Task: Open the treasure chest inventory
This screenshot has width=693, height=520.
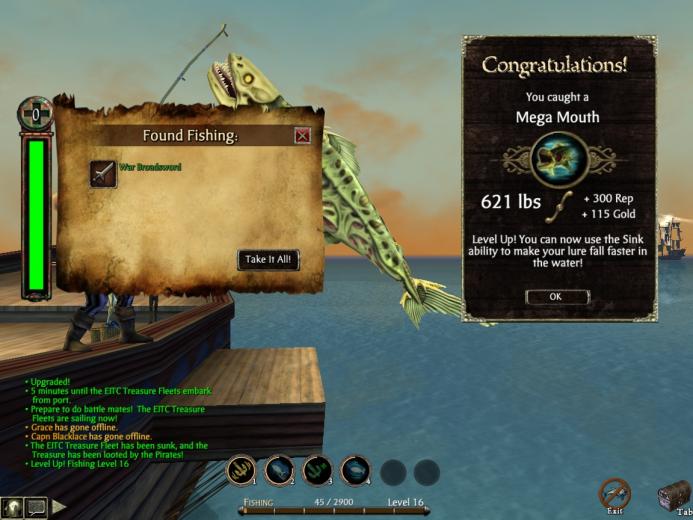Action: coord(674,494)
